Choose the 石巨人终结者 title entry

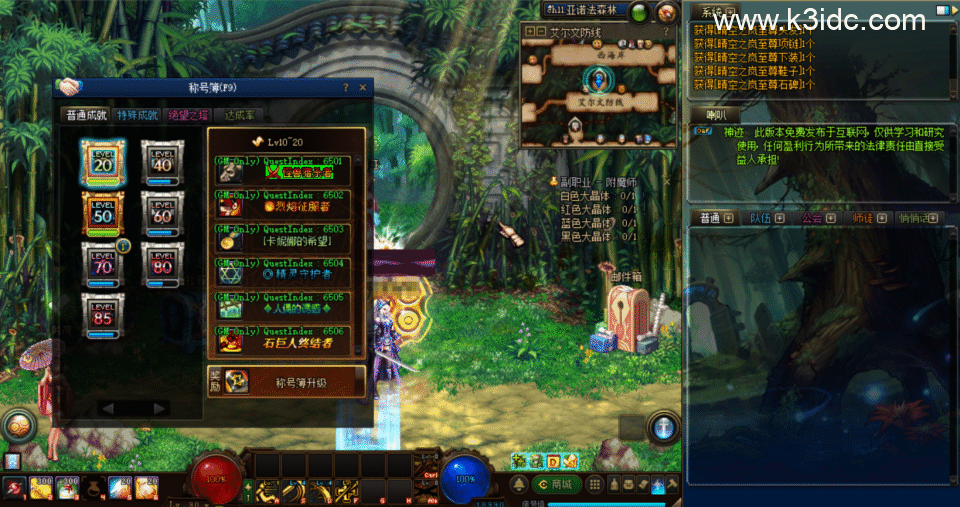(x=286, y=340)
